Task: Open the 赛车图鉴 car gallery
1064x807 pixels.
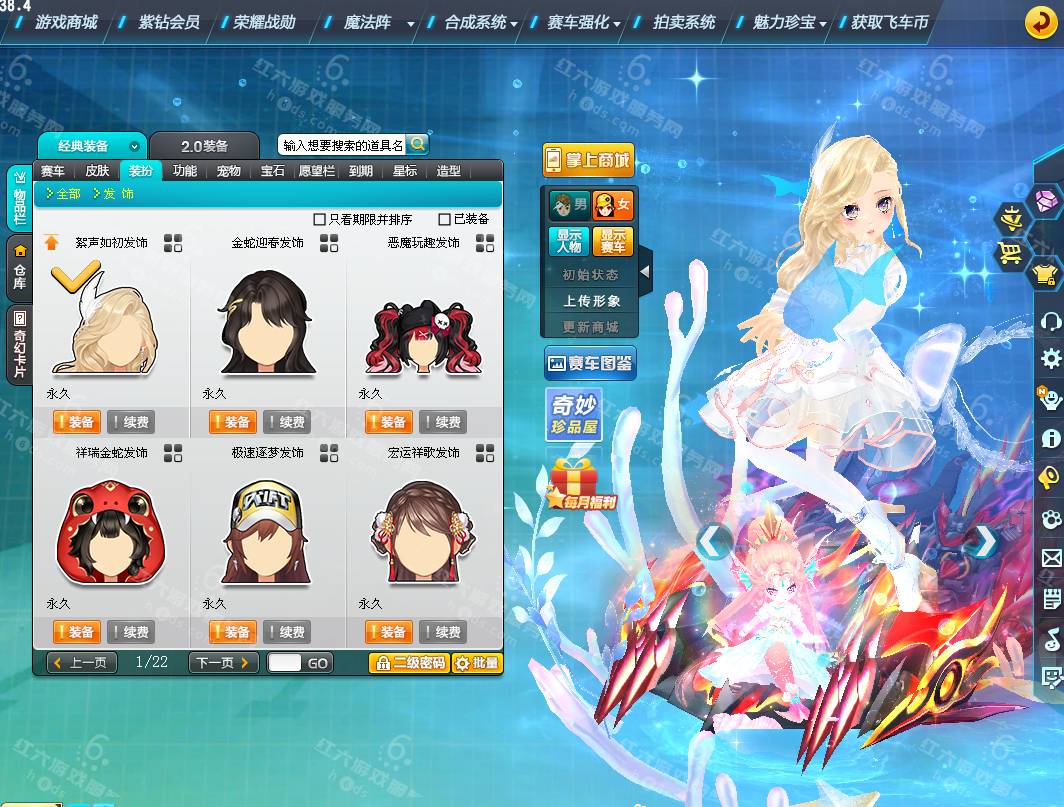Action: pyautogui.click(x=590, y=364)
